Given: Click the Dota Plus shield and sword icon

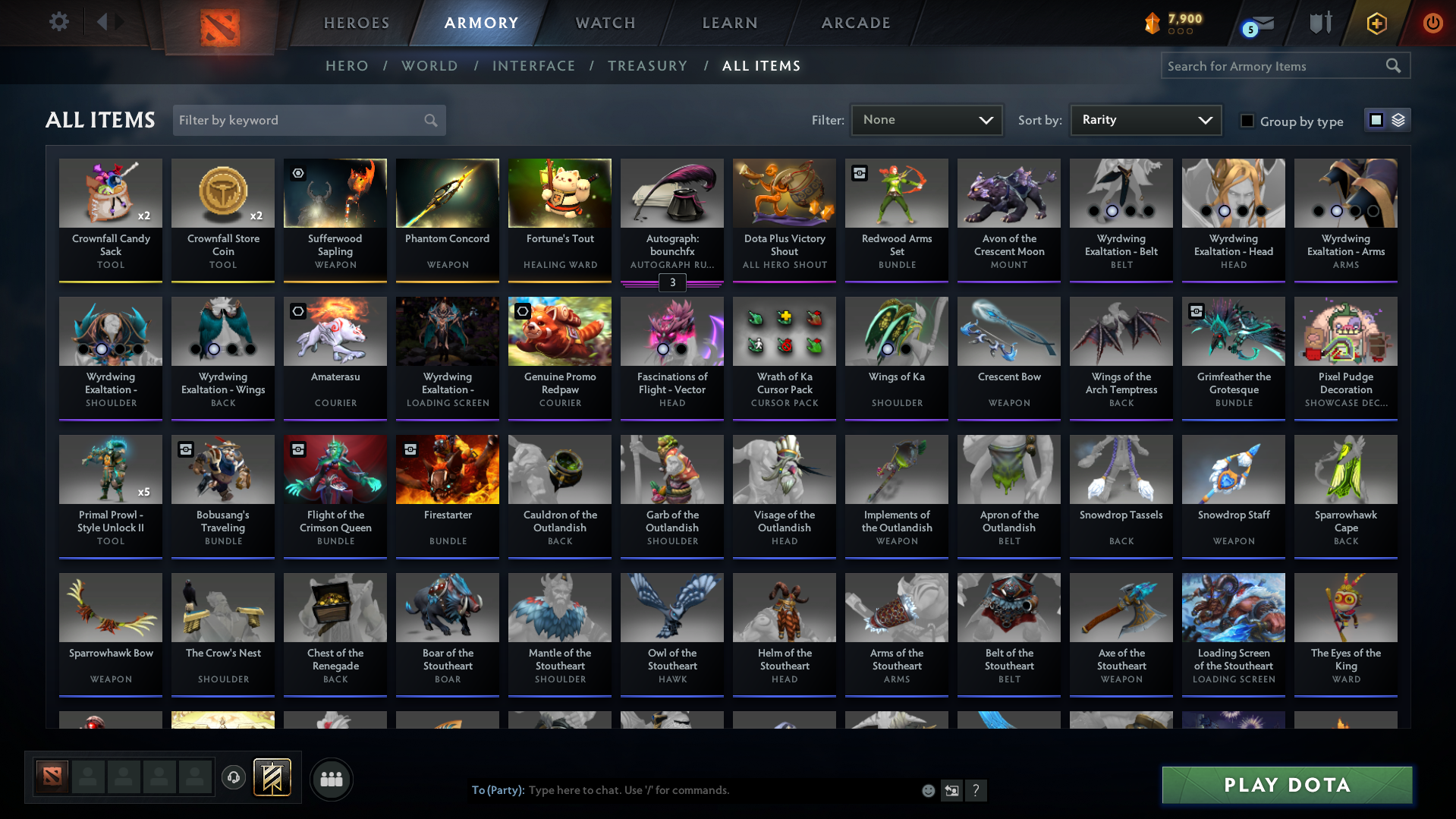Looking at the screenshot, I should click(1319, 22).
